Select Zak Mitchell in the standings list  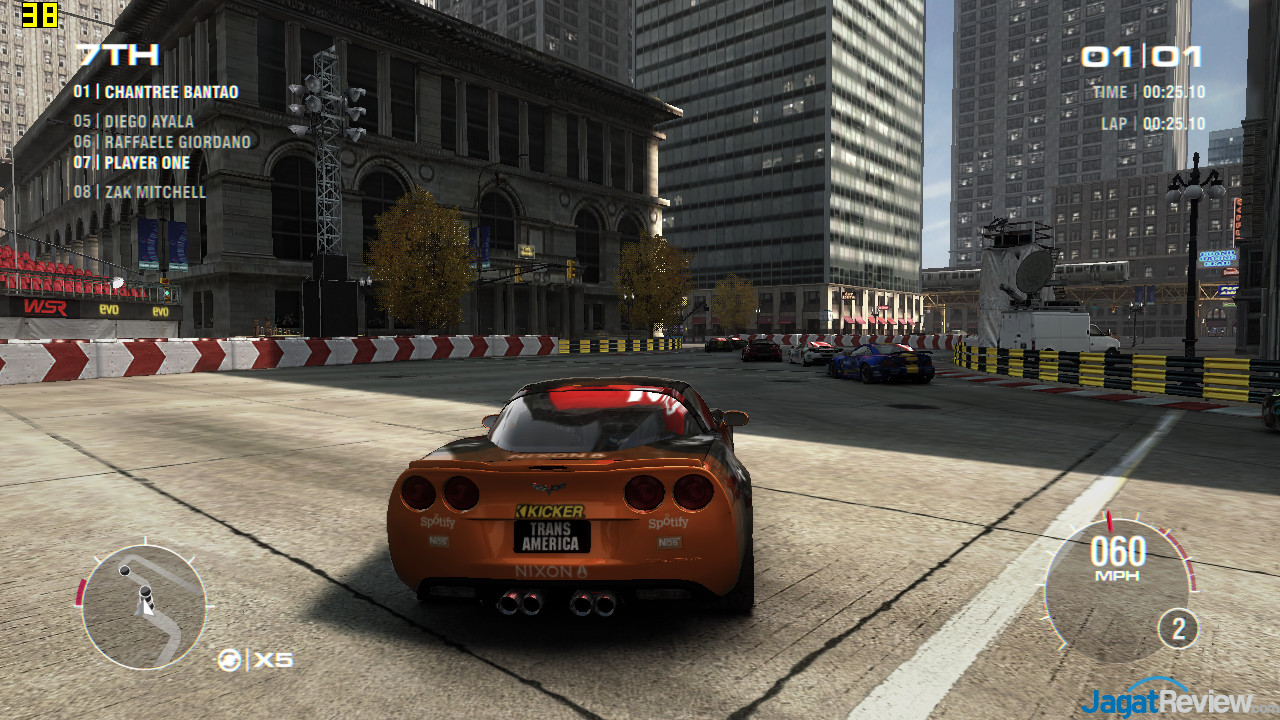coord(139,192)
